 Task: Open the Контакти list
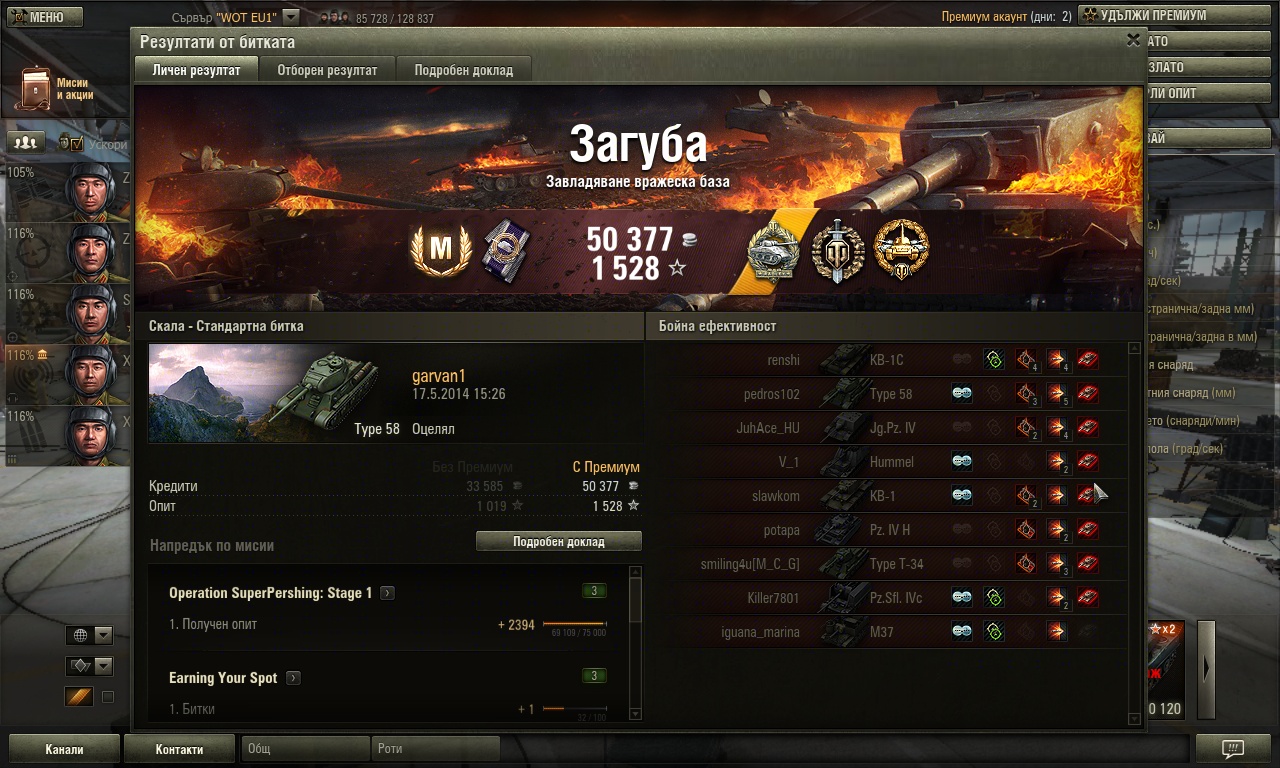179,749
